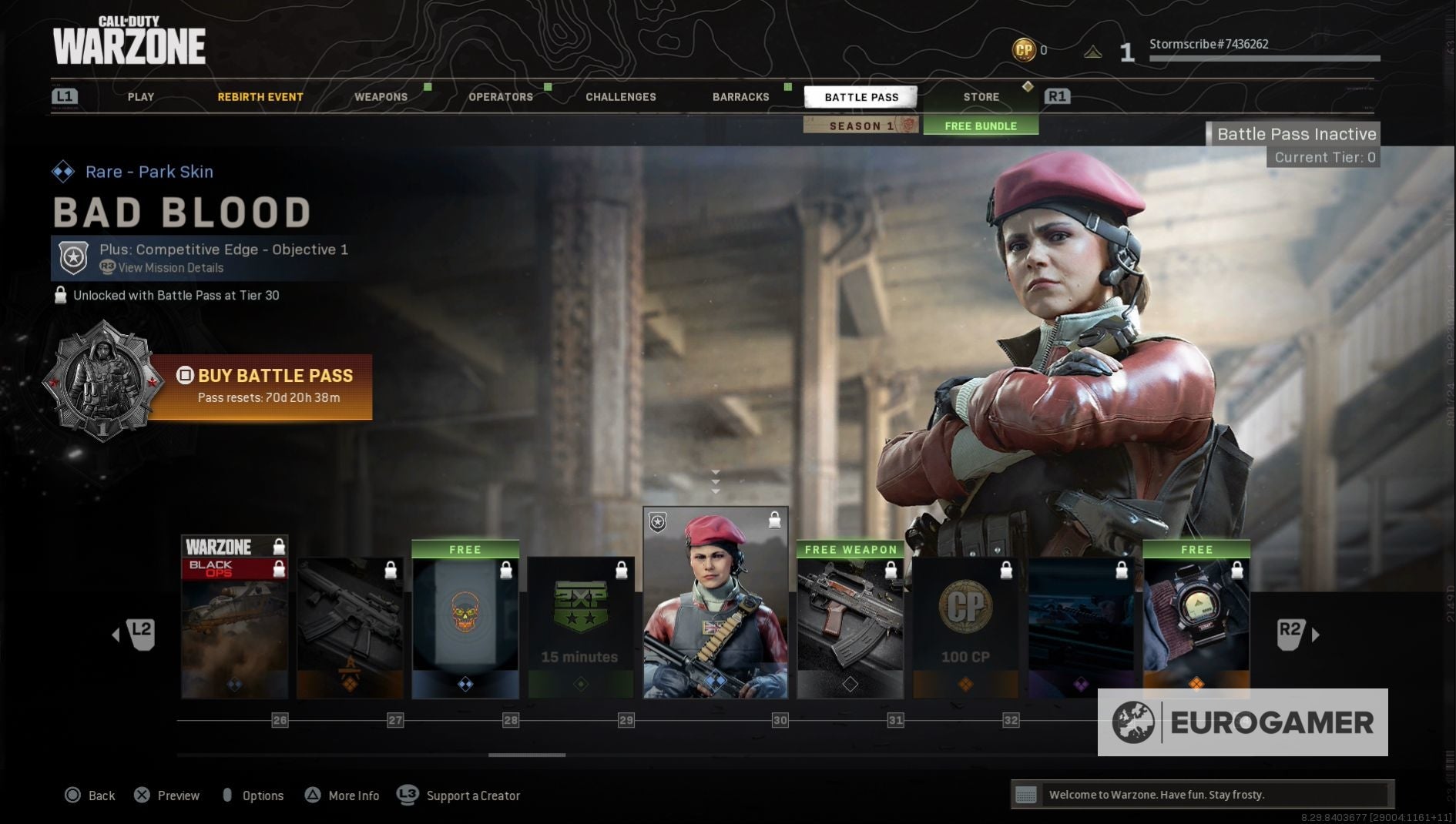This screenshot has height=824, width=1456.
Task: Go to the Operators tab
Action: (x=501, y=97)
